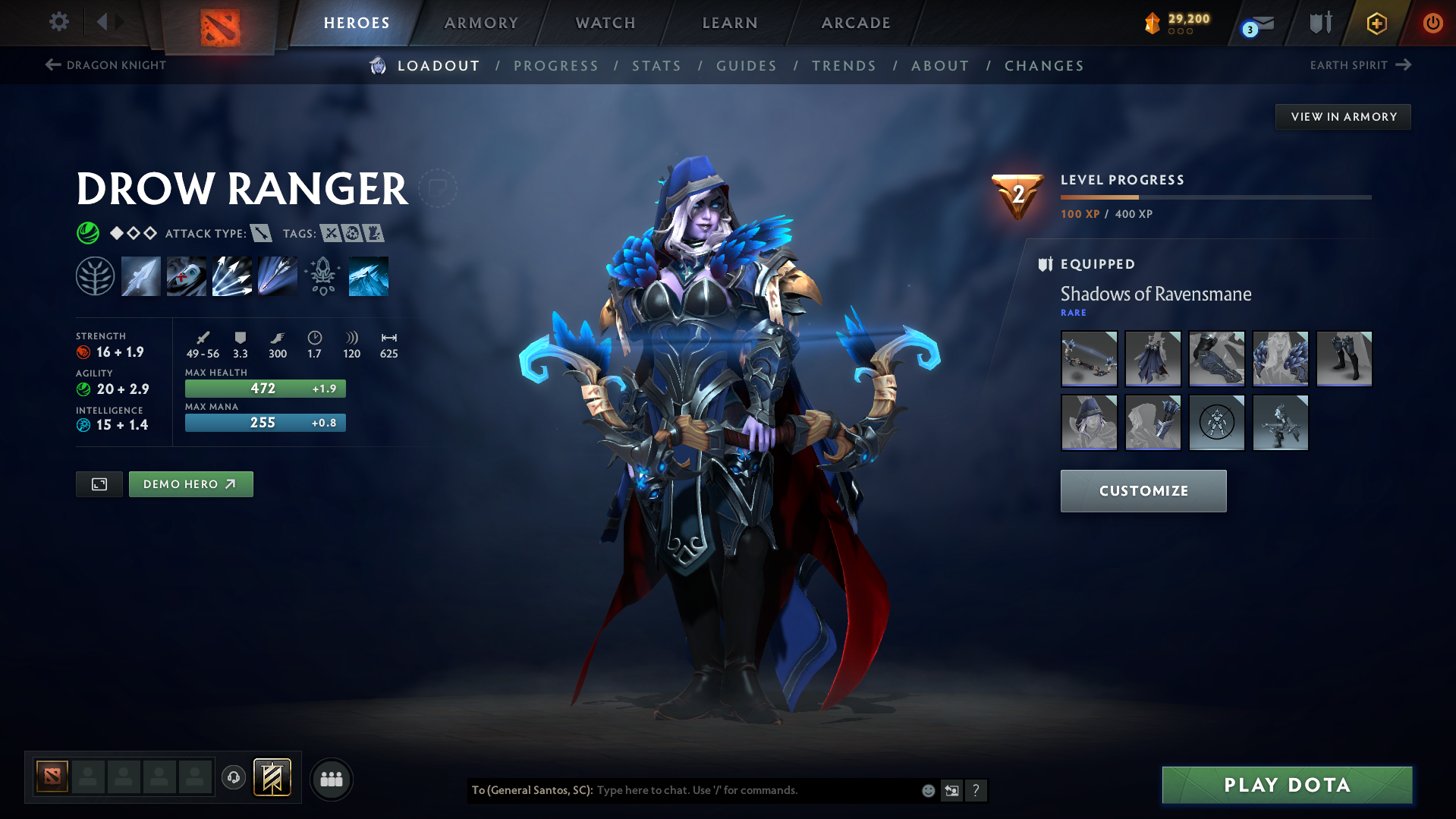
Task: Switch to the STATS tab
Action: [x=656, y=66]
